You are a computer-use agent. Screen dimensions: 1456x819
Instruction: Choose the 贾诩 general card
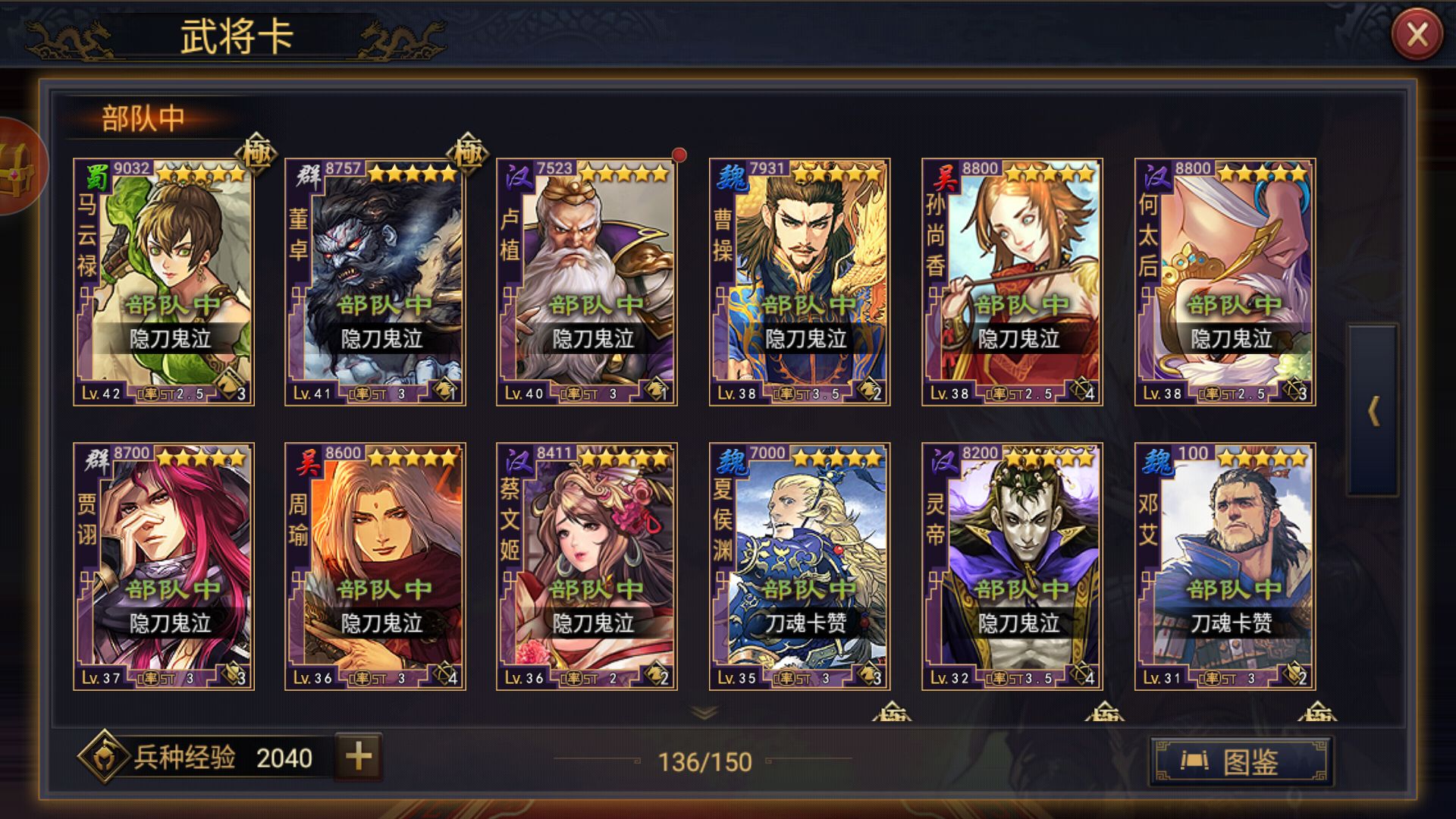click(x=164, y=566)
